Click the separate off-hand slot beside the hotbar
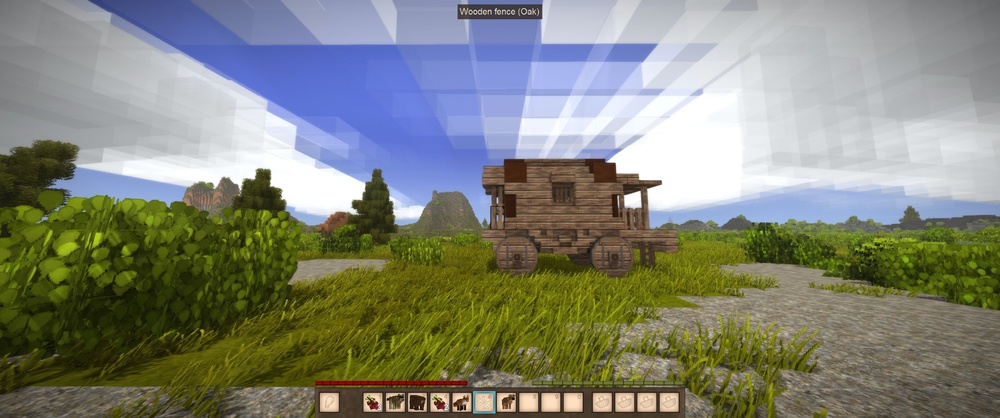Viewport: 1000px width, 418px height. 329,403
